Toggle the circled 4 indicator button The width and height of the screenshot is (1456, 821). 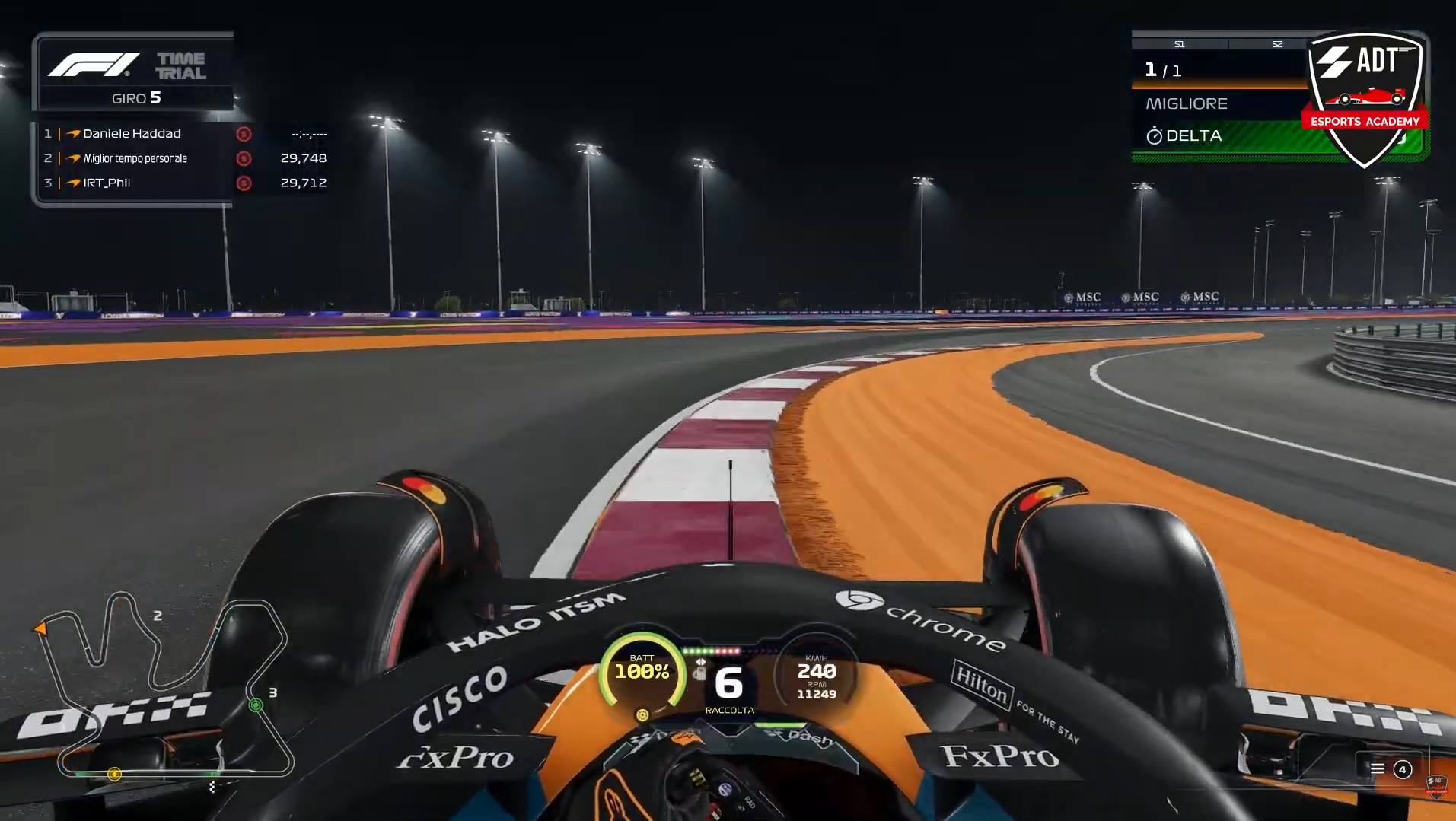[x=1403, y=769]
